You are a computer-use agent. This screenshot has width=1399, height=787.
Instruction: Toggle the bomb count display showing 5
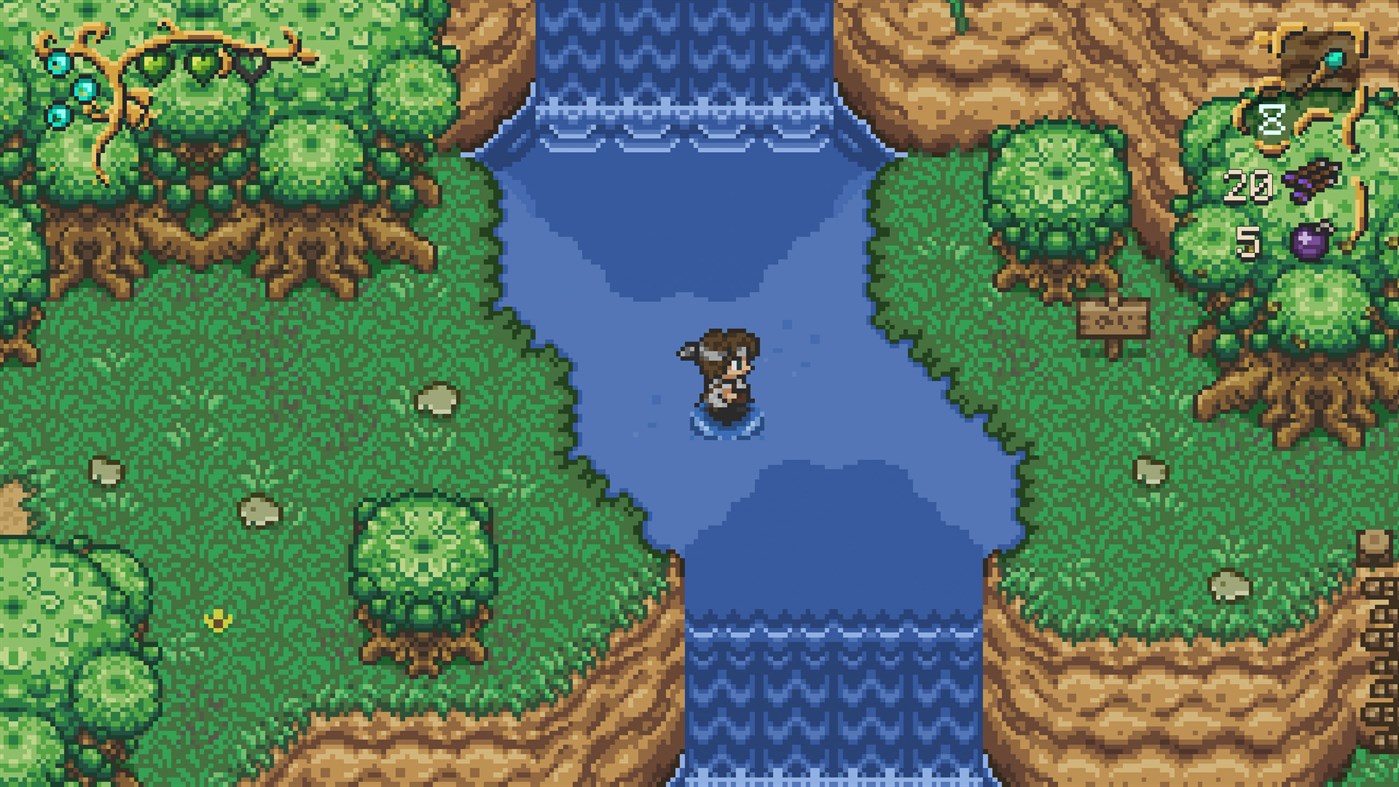tap(1249, 240)
